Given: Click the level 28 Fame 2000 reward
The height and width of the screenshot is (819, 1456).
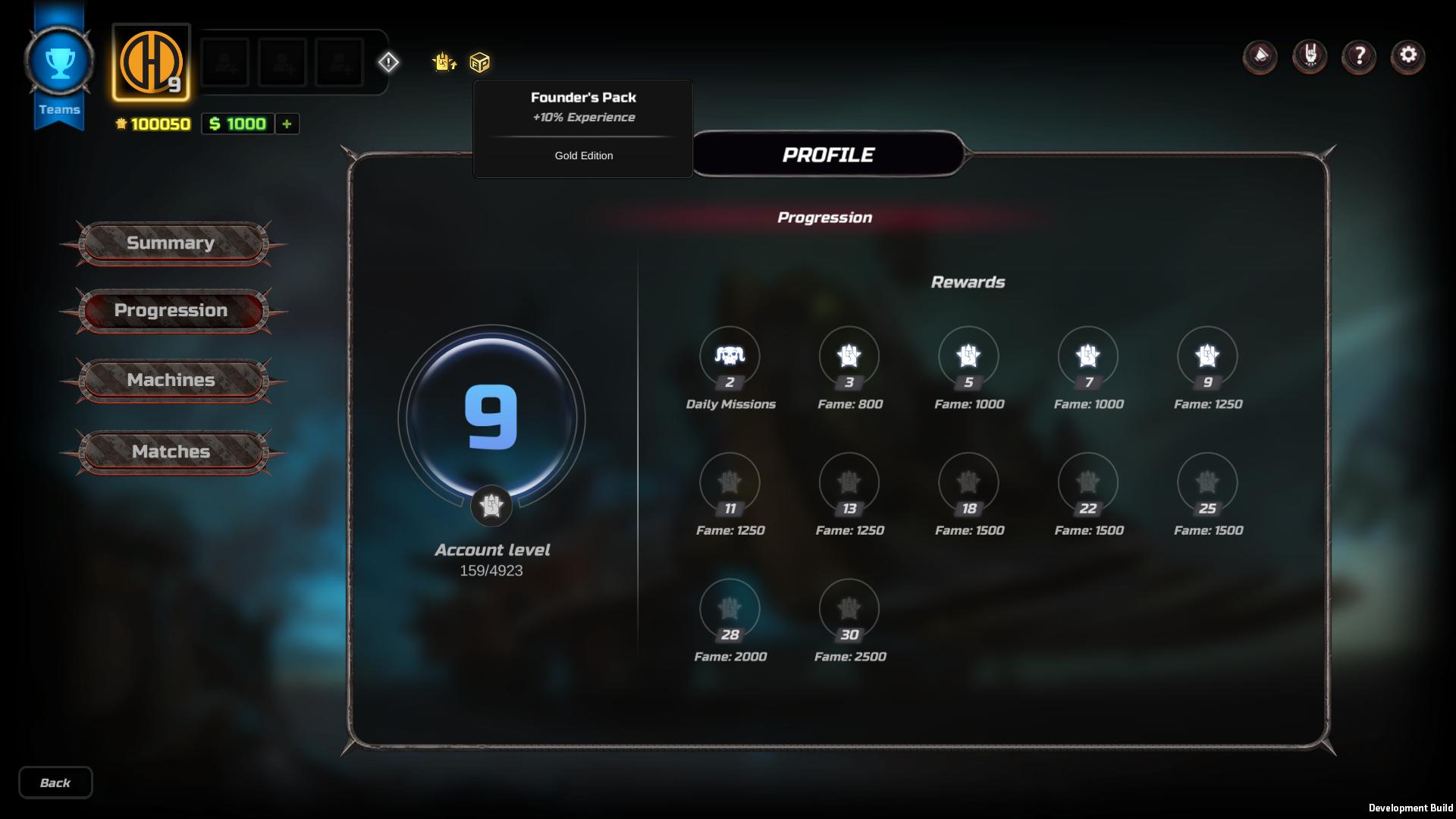Looking at the screenshot, I should tap(730, 609).
